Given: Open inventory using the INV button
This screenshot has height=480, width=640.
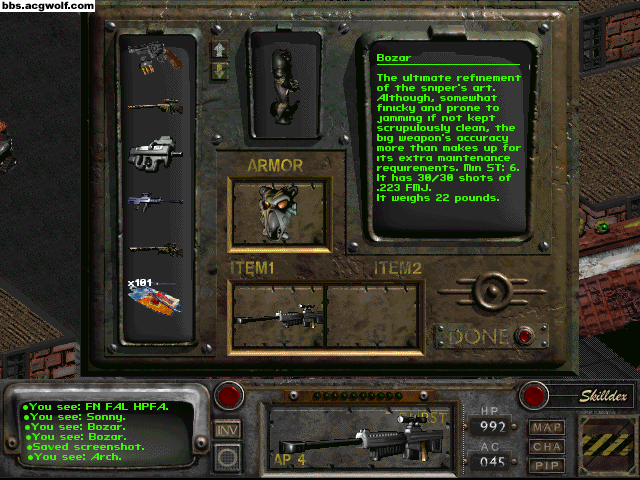Looking at the screenshot, I should pyautogui.click(x=228, y=430).
